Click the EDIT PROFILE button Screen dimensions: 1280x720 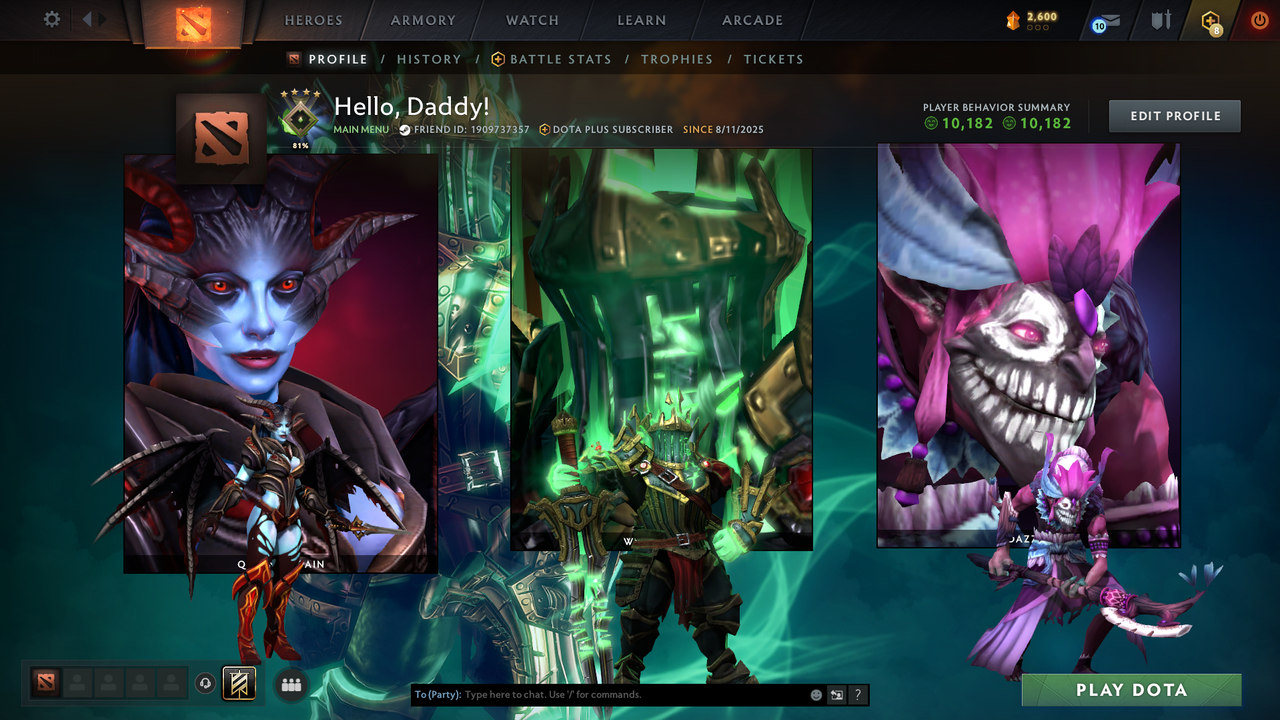pyautogui.click(x=1174, y=115)
